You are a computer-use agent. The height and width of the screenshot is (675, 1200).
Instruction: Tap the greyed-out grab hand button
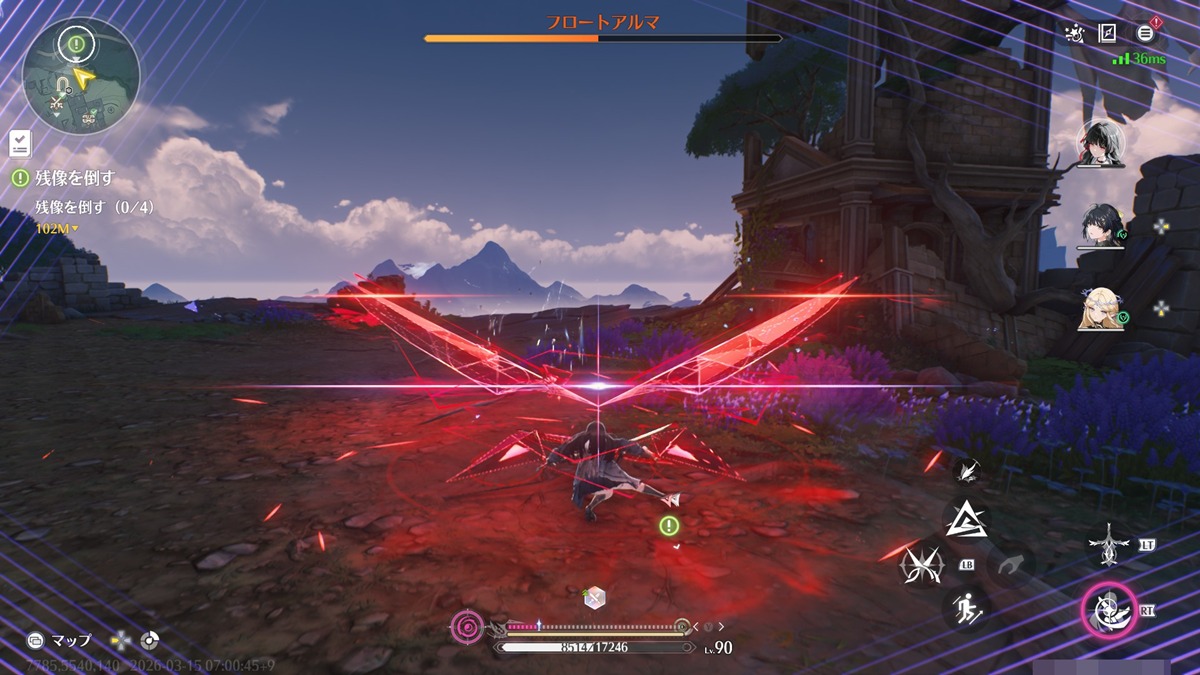click(x=1010, y=564)
